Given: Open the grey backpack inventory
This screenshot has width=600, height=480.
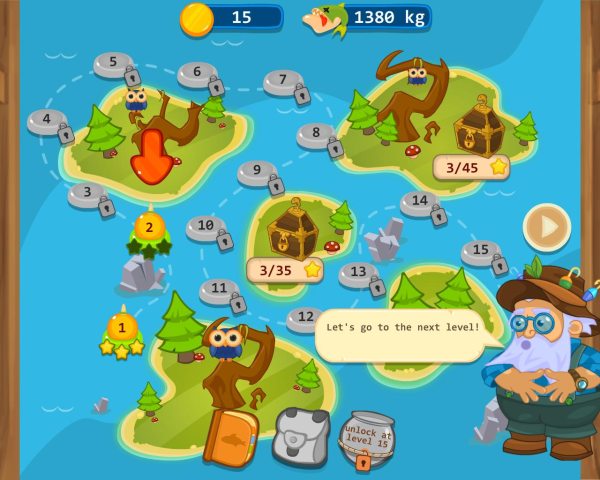Looking at the screenshot, I should point(300,437).
